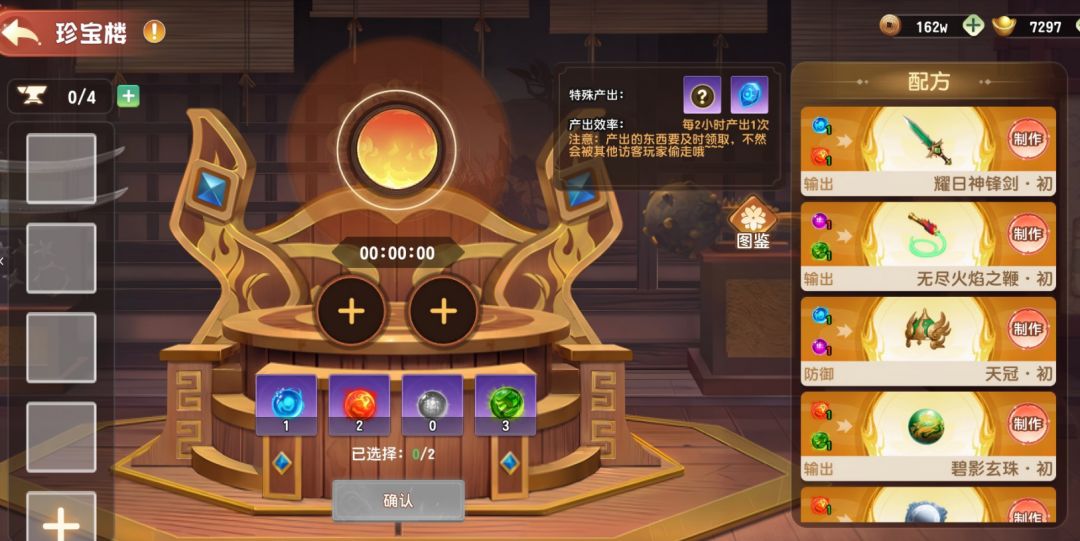Craft 碧影玄珠·初 recipe
Viewport: 1080px width, 541px height.
(1026, 423)
